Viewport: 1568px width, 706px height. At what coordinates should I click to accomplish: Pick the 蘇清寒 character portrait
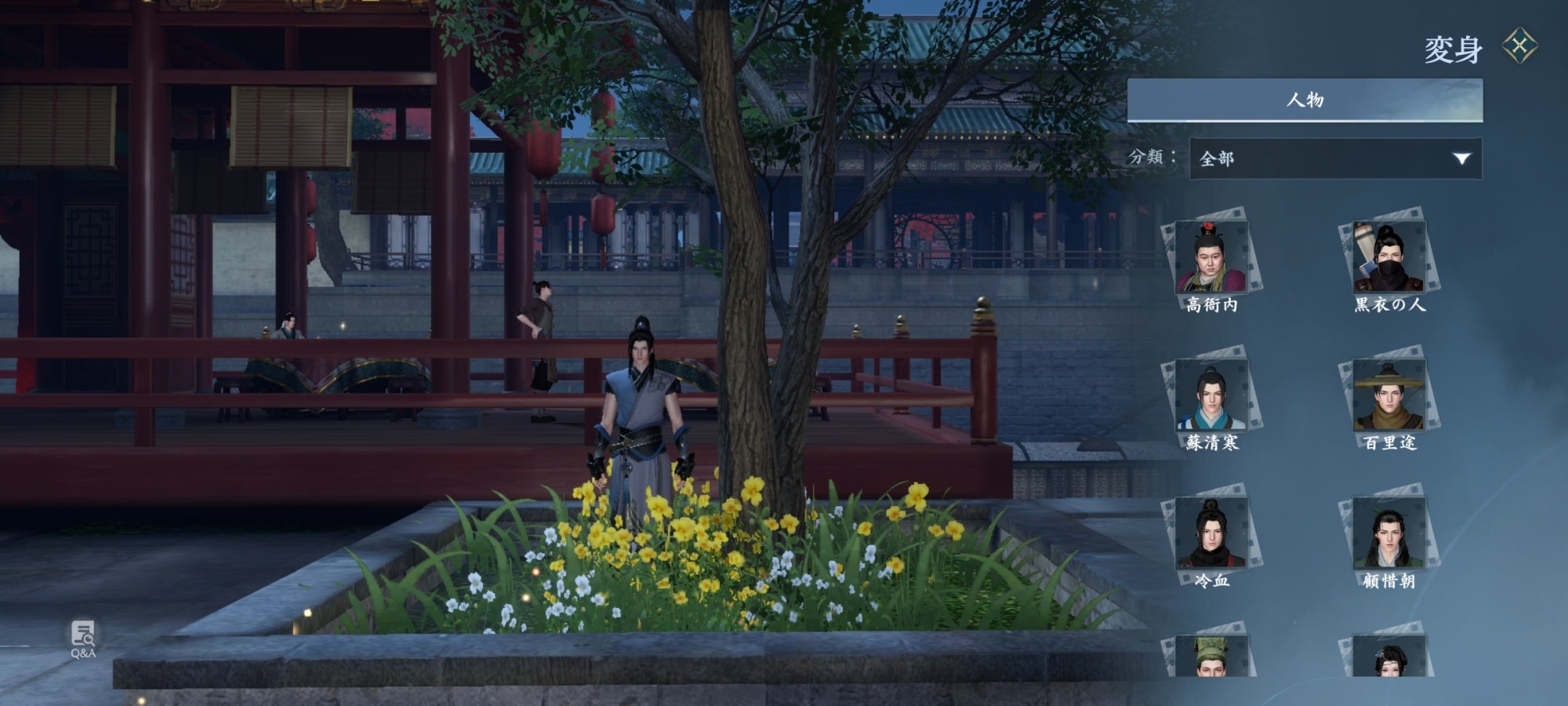tap(1211, 396)
